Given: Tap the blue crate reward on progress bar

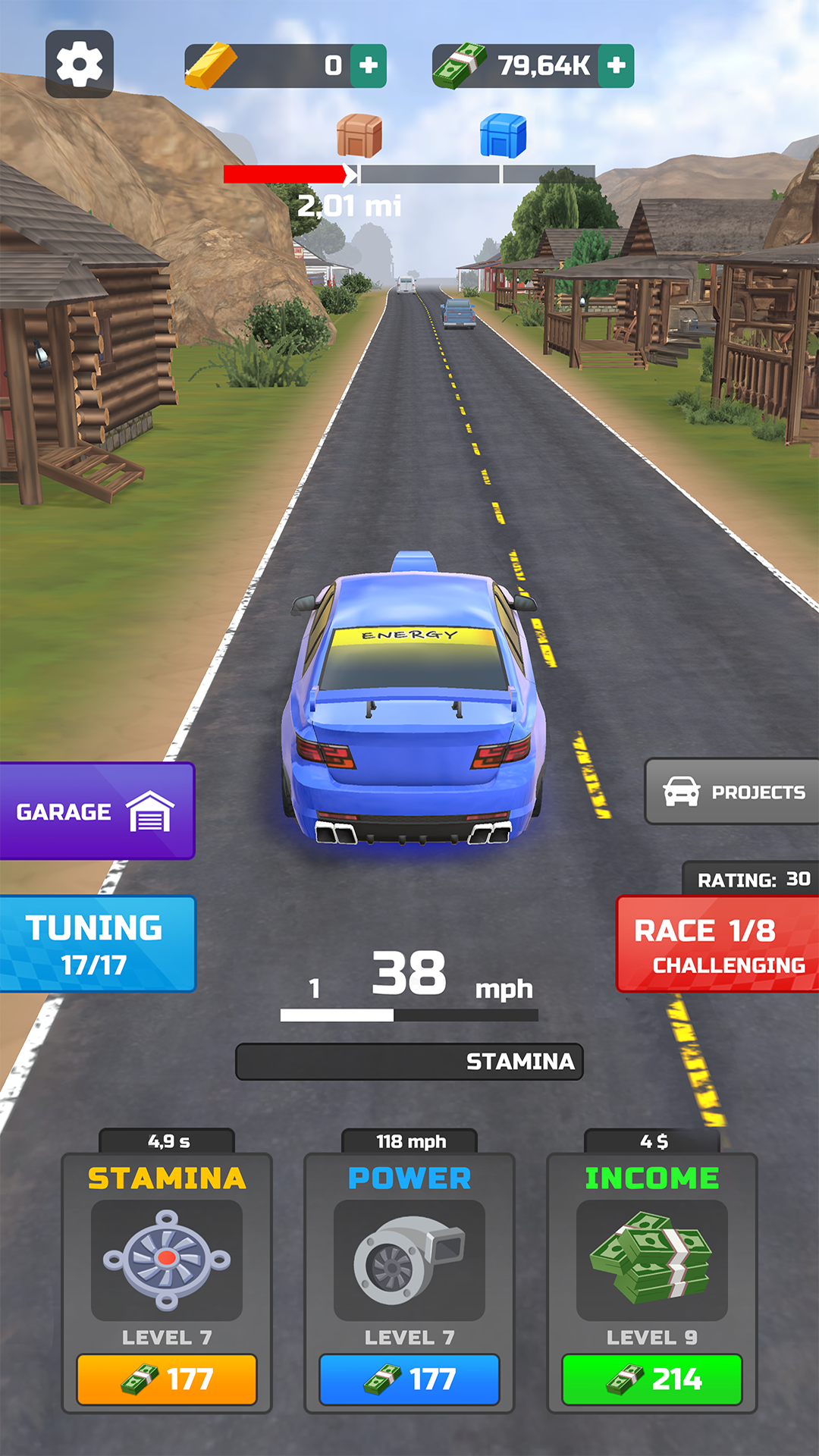Looking at the screenshot, I should coord(503,136).
